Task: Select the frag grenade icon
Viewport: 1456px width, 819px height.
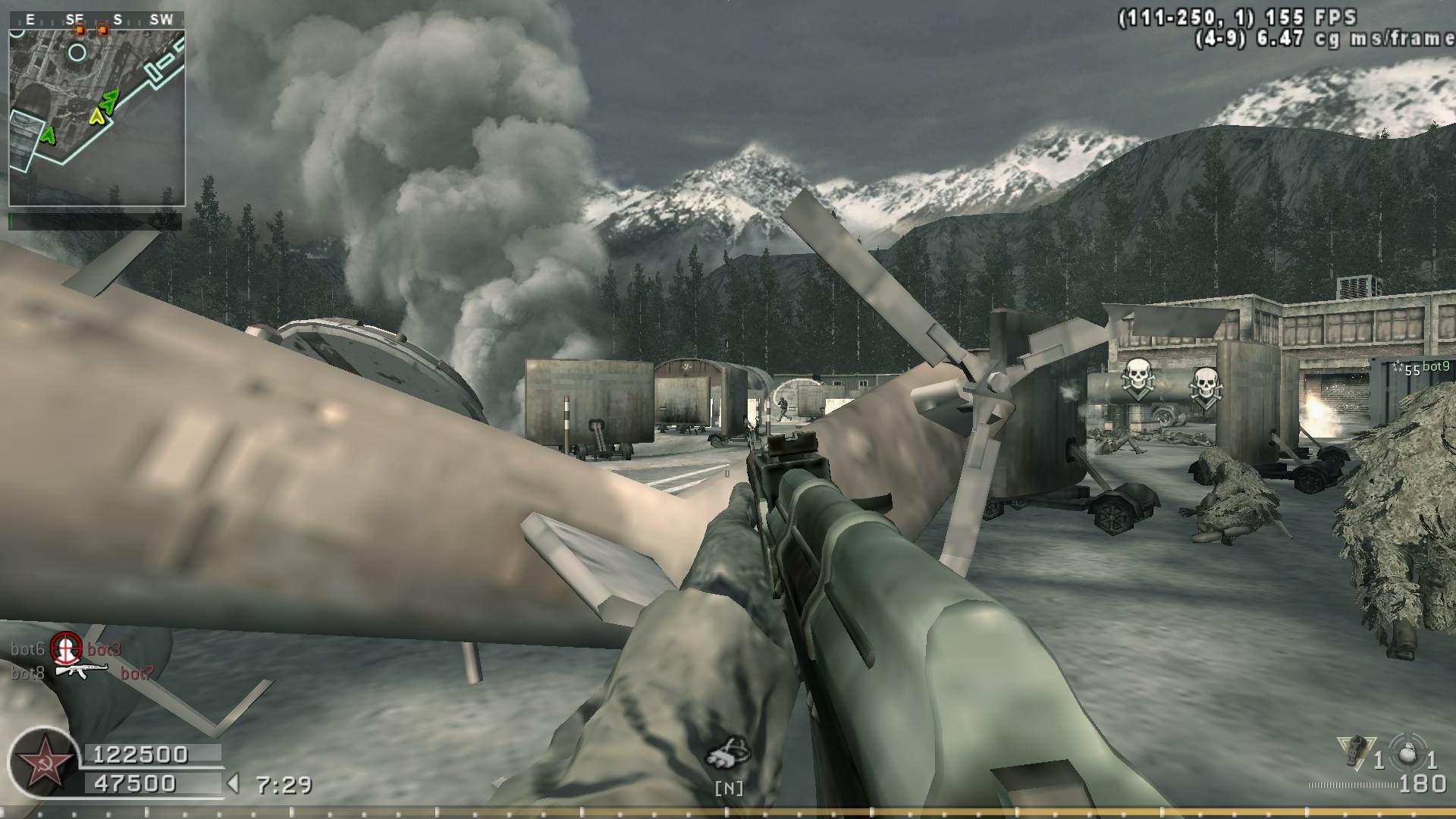Action: [1409, 752]
